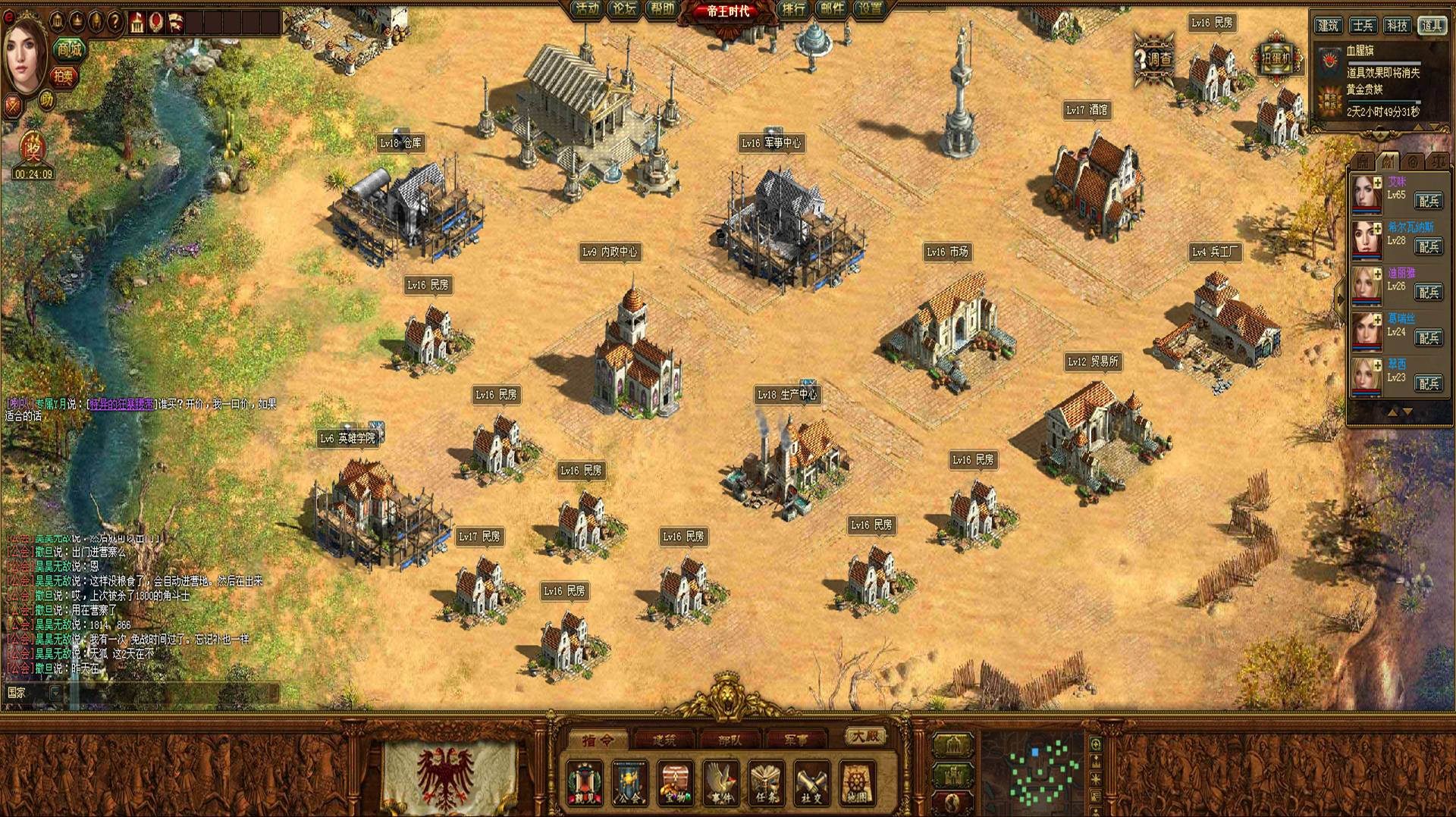Open the 地图 map command

pos(857,783)
